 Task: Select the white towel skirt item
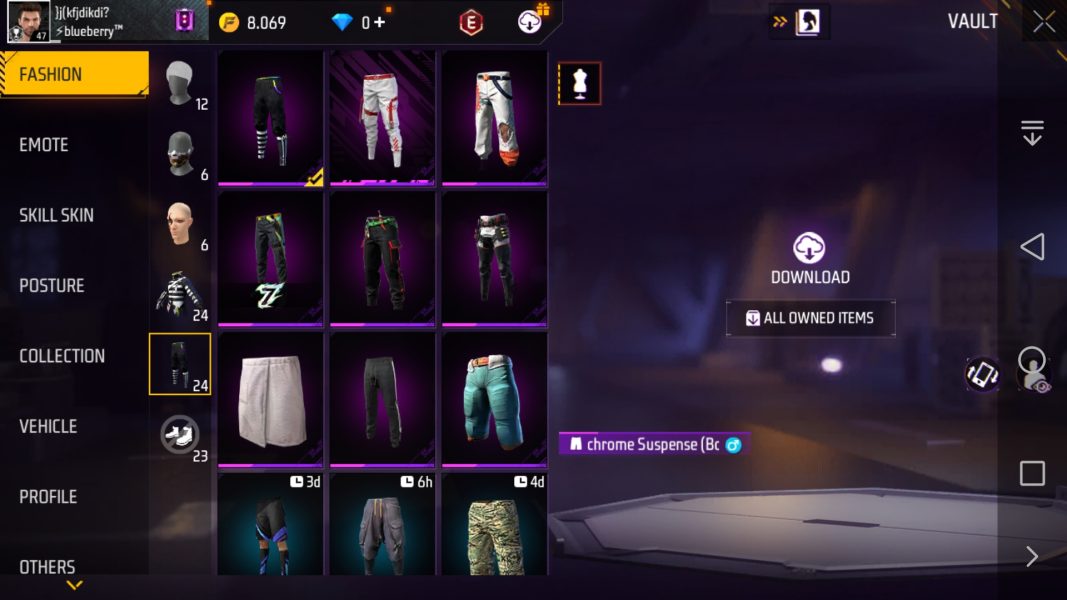point(270,397)
